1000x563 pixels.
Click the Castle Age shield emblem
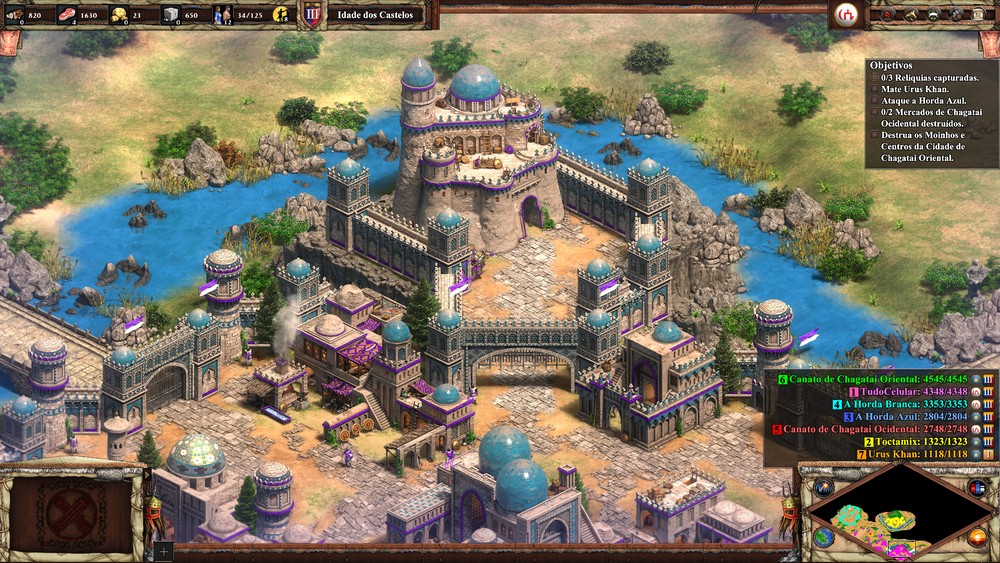coord(313,15)
